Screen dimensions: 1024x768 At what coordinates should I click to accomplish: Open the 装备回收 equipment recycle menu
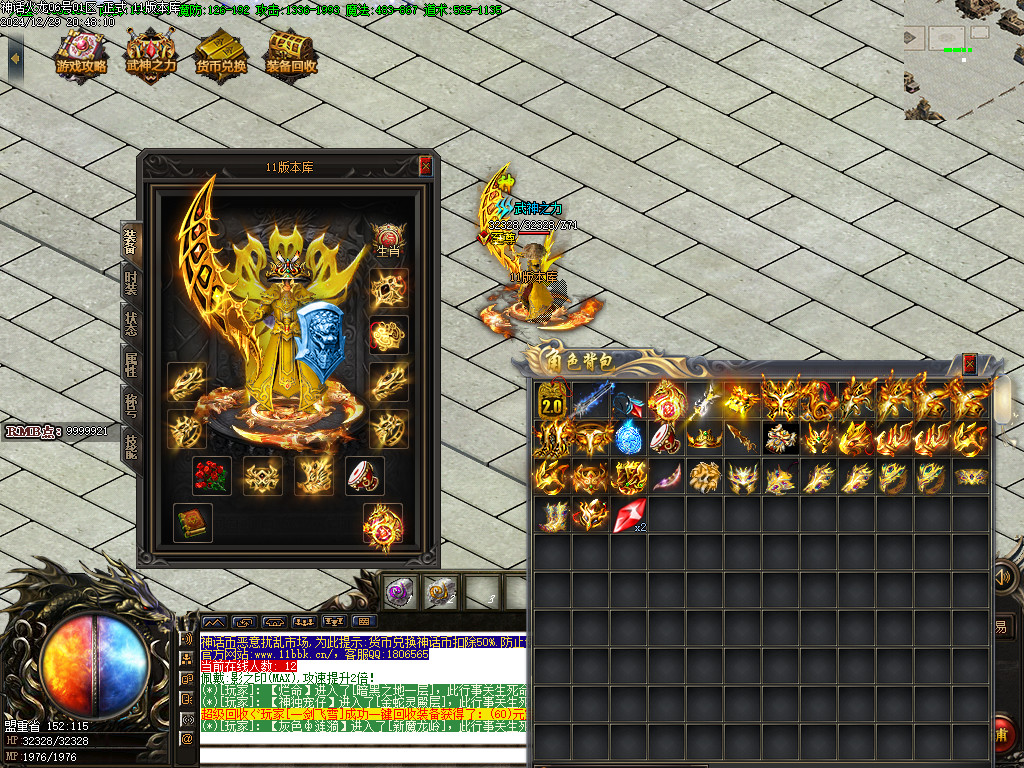(x=291, y=52)
